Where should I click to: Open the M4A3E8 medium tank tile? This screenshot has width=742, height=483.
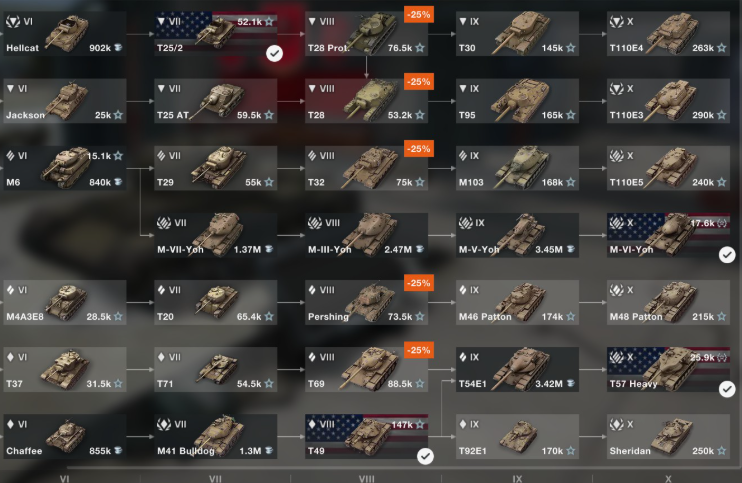[64, 302]
